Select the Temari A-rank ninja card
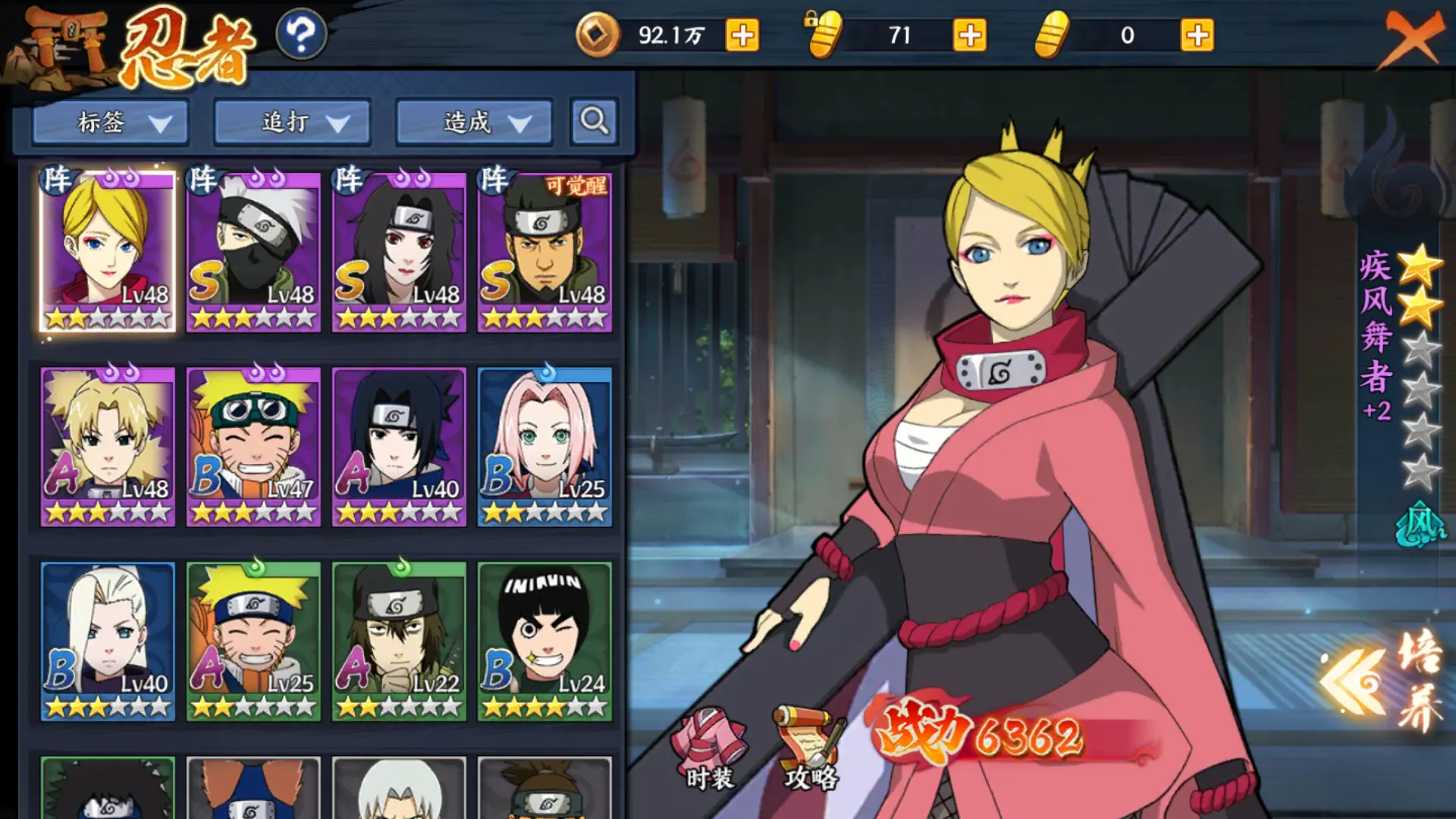The image size is (1456, 819). [108, 446]
